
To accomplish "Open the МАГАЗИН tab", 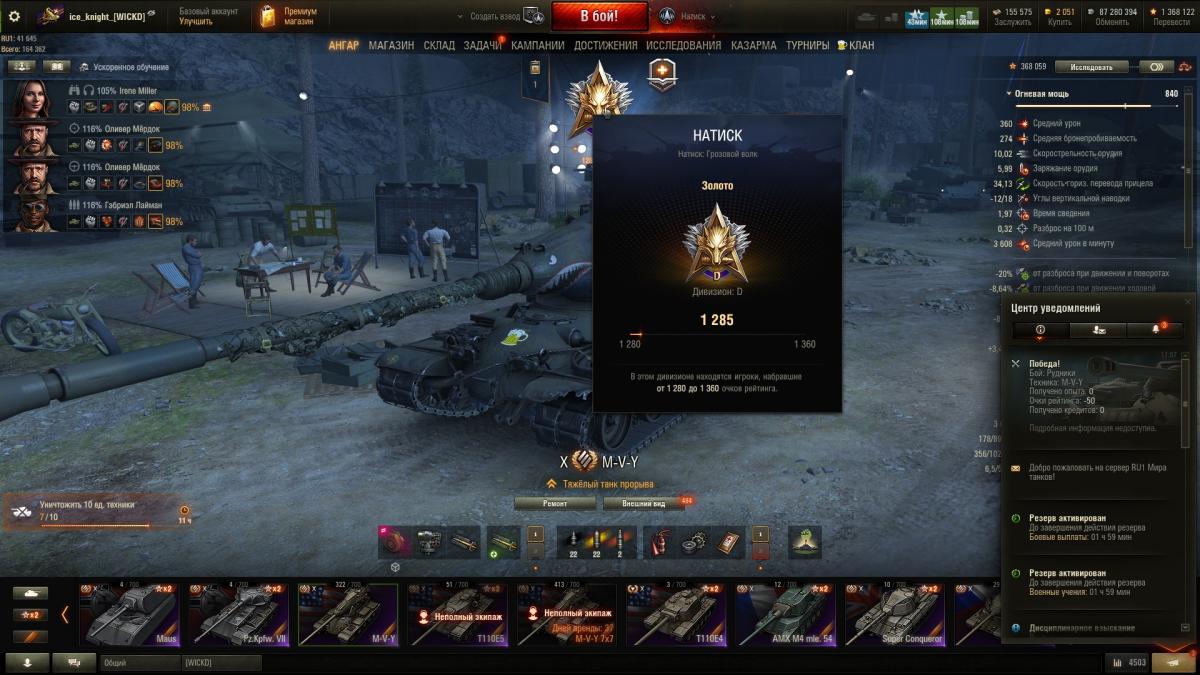I will [391, 45].
